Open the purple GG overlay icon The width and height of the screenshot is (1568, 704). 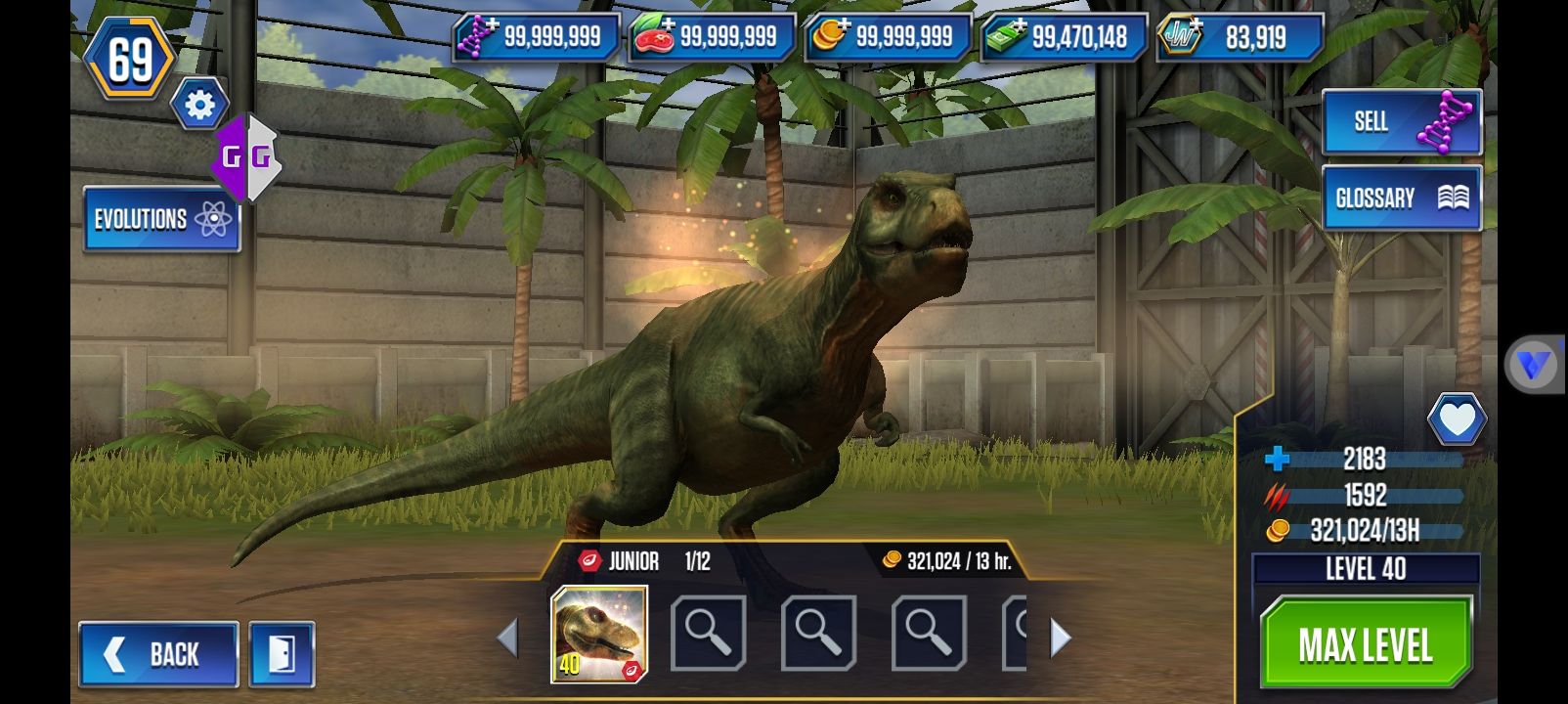[x=246, y=157]
